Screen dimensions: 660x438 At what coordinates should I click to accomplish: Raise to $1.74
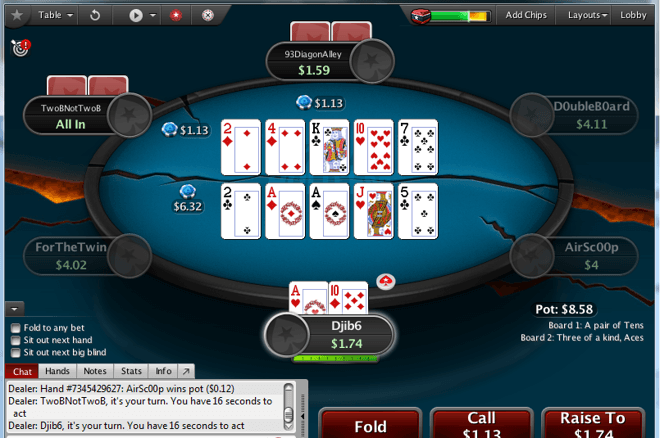(593, 424)
